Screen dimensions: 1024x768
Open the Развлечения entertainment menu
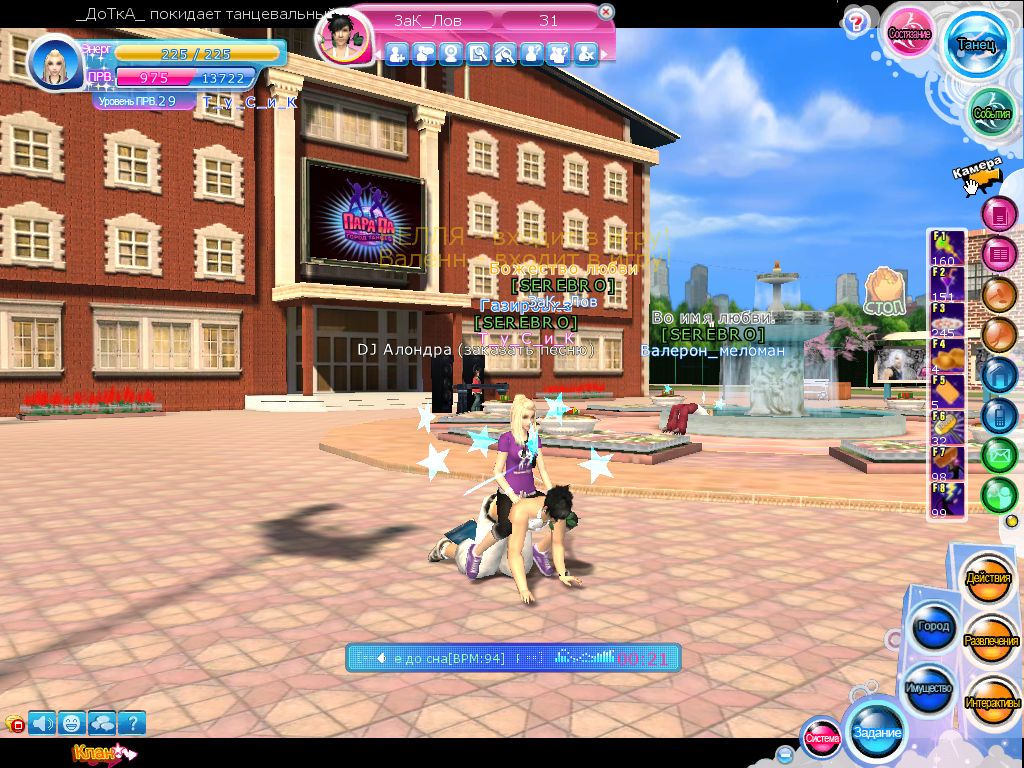click(x=990, y=640)
